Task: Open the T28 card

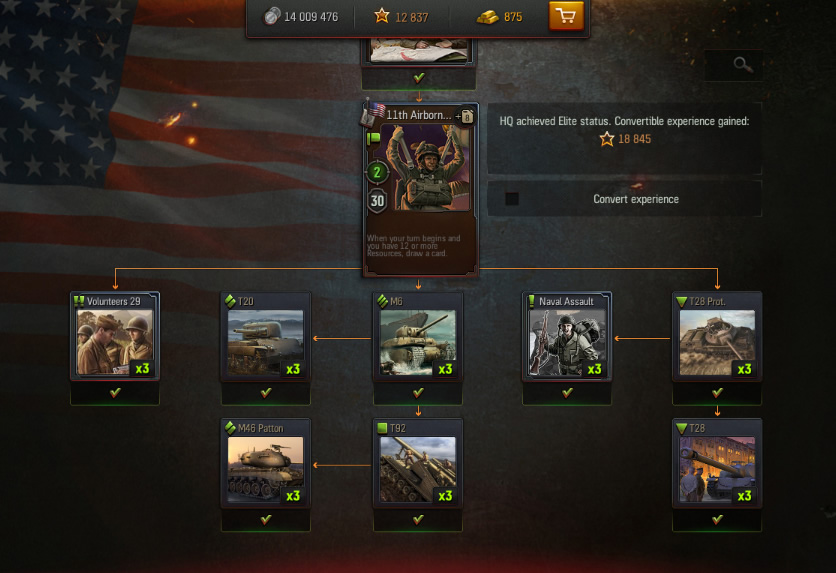Action: click(x=717, y=463)
